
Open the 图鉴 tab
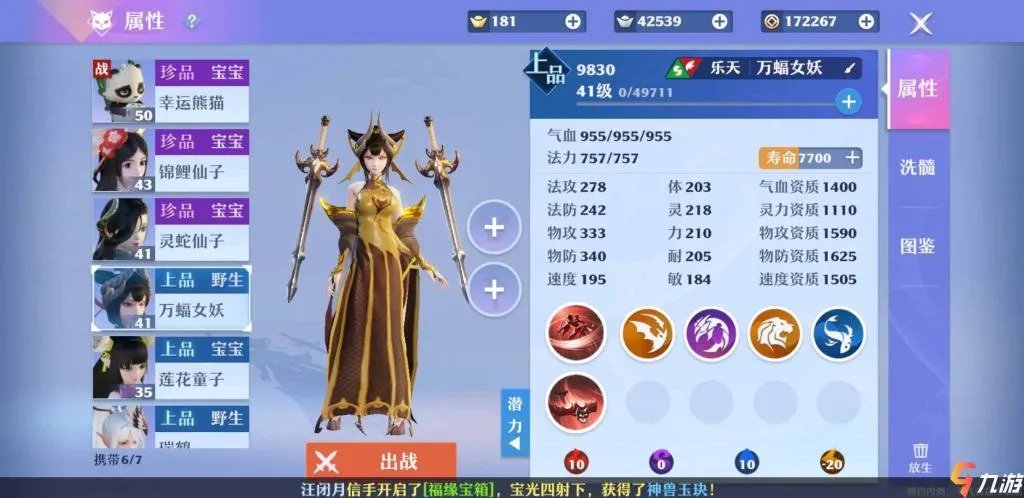917,246
